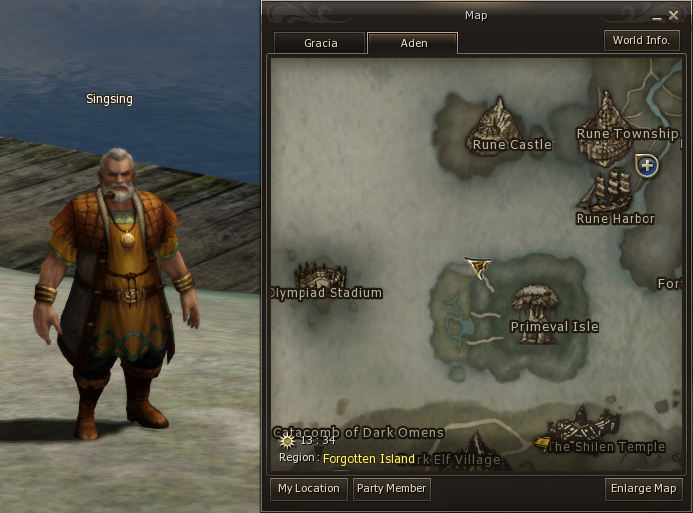
Task: Show My Location on the map
Action: (309, 489)
